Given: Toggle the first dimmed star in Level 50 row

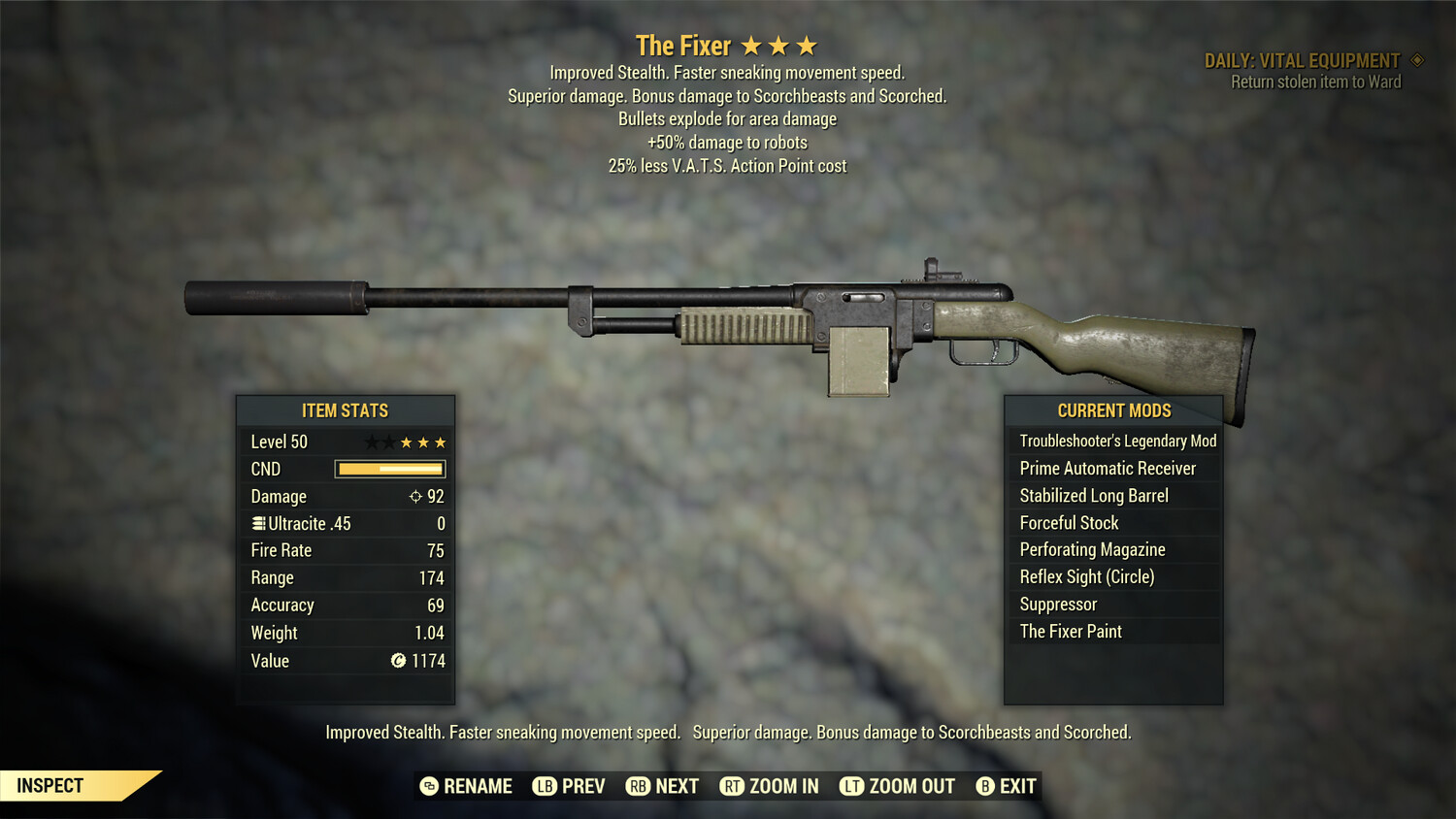Looking at the screenshot, I should pyautogui.click(x=373, y=442).
